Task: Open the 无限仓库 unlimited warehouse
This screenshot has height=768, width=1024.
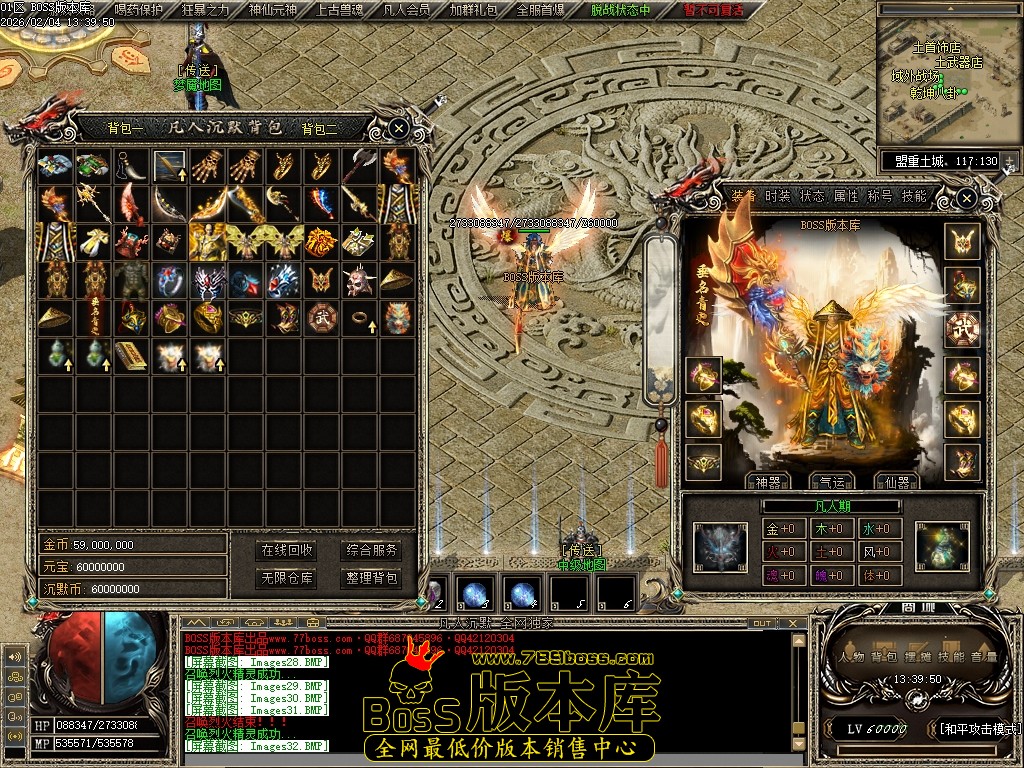Action: pyautogui.click(x=287, y=578)
